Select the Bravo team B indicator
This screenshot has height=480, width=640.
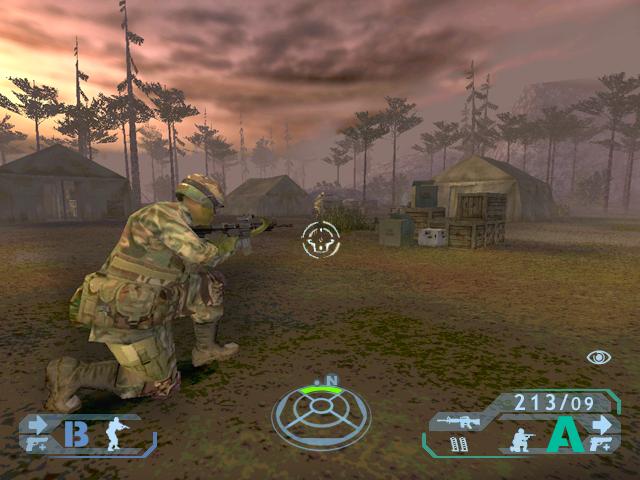pos(76,433)
